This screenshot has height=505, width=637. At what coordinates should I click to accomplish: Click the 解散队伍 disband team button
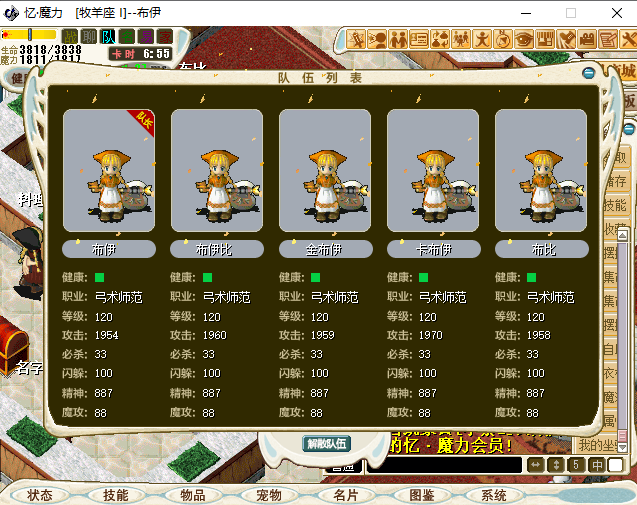(326, 444)
